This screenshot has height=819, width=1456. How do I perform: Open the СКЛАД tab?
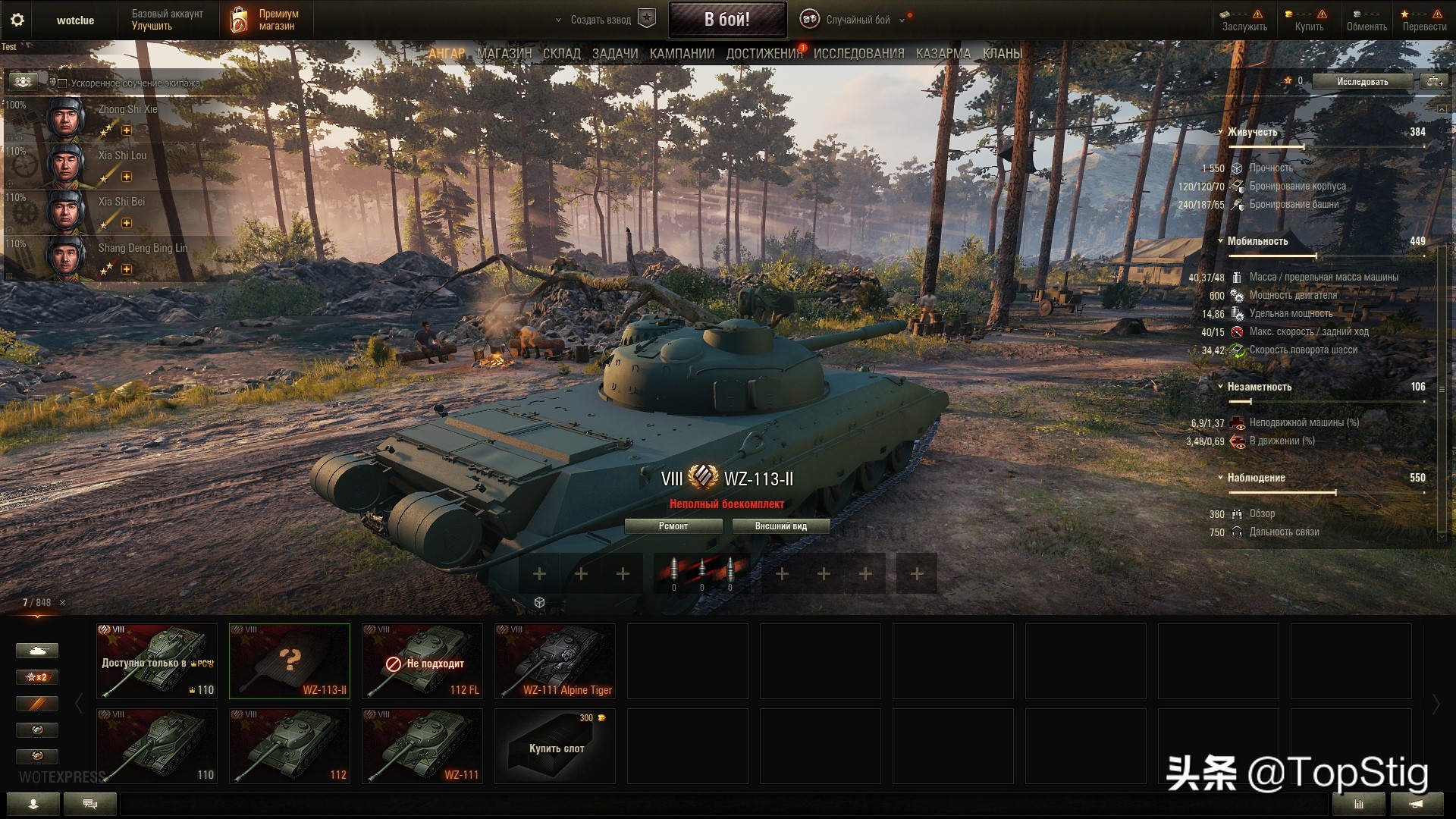coord(561,54)
